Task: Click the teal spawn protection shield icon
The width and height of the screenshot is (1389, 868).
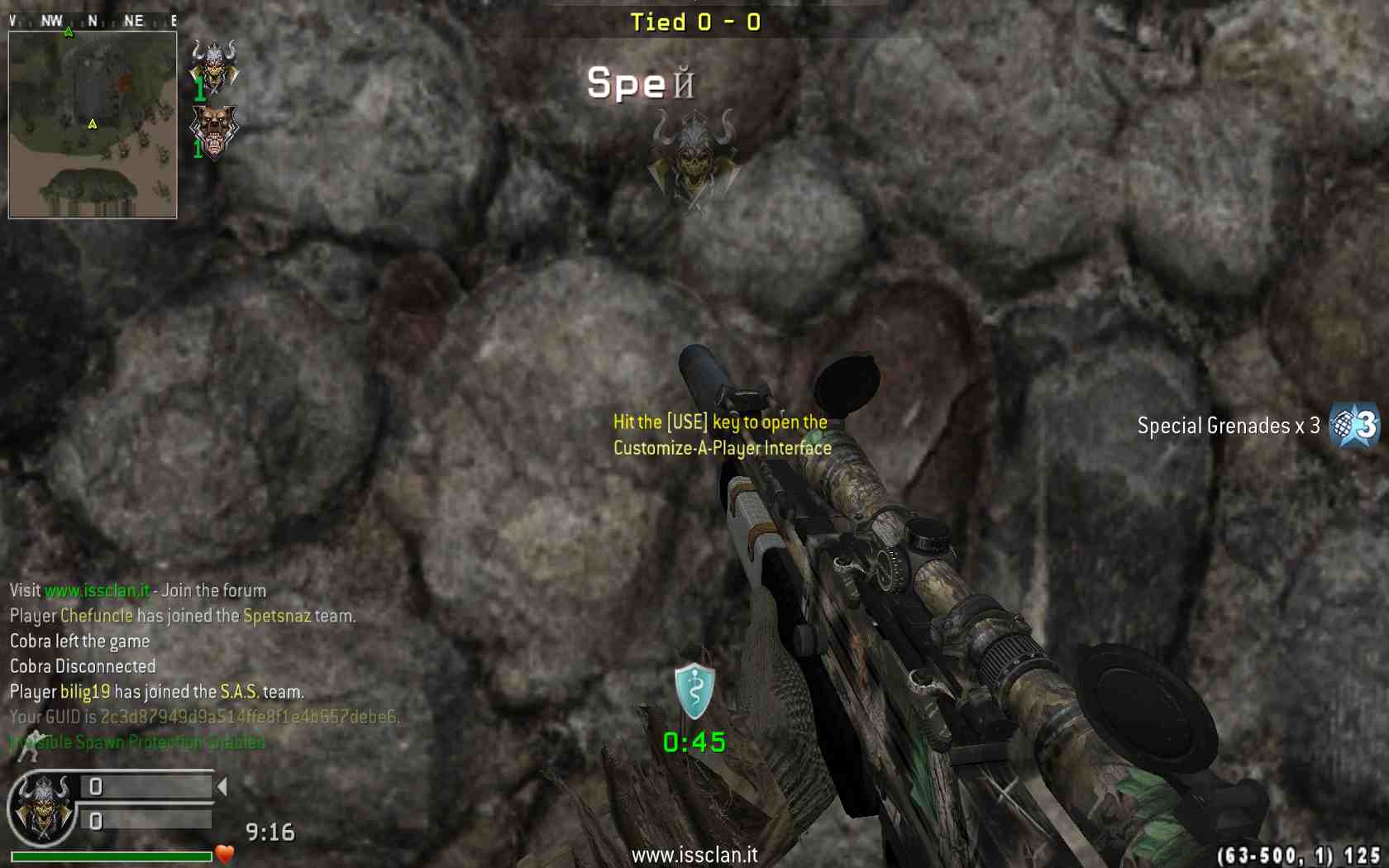Action: (694, 690)
